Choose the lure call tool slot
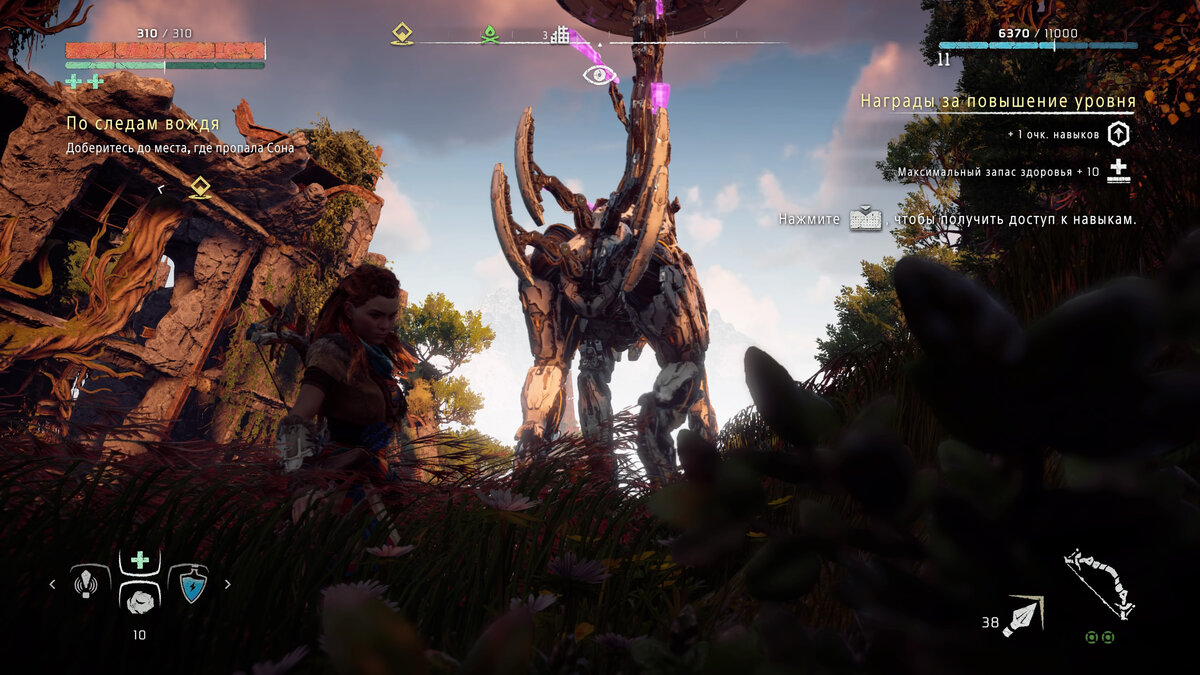Image resolution: width=1200 pixels, height=675 pixels. click(90, 583)
